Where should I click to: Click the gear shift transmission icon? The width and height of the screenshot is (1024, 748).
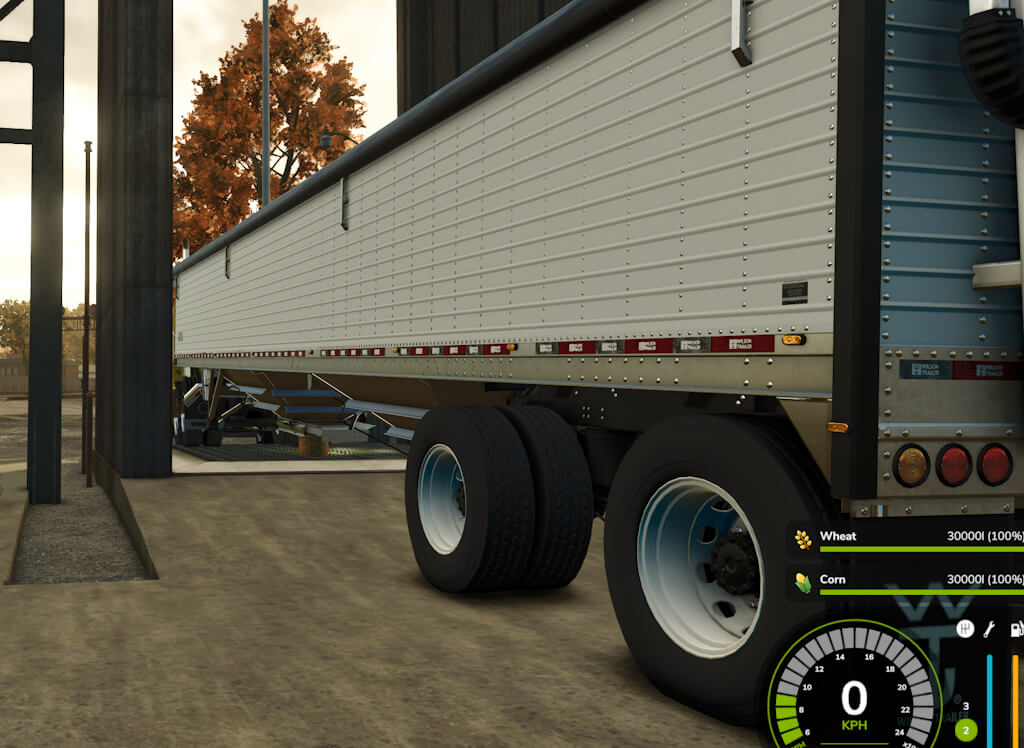click(x=965, y=629)
